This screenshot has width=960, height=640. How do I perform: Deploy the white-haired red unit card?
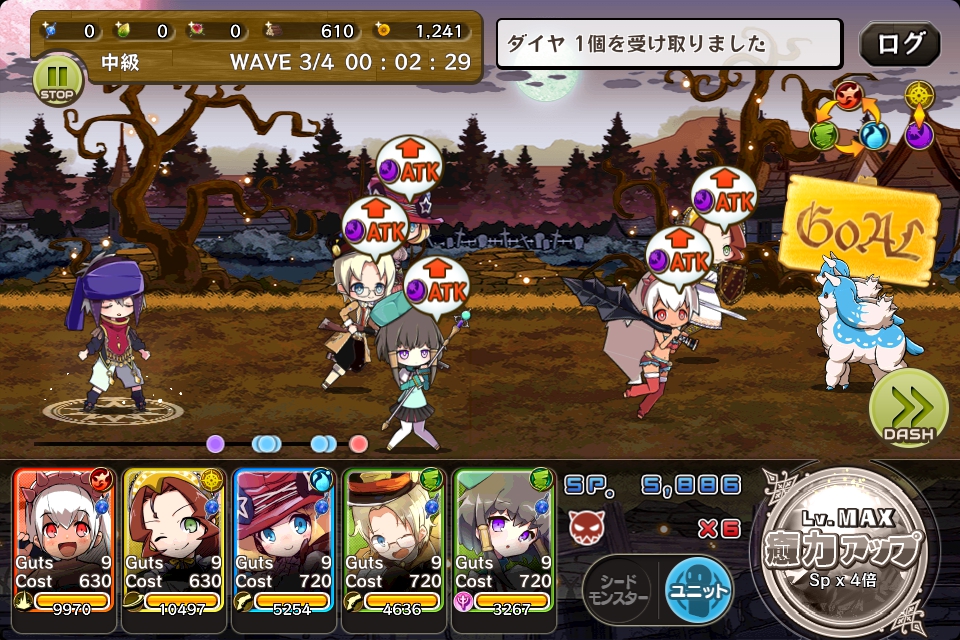pyautogui.click(x=64, y=540)
